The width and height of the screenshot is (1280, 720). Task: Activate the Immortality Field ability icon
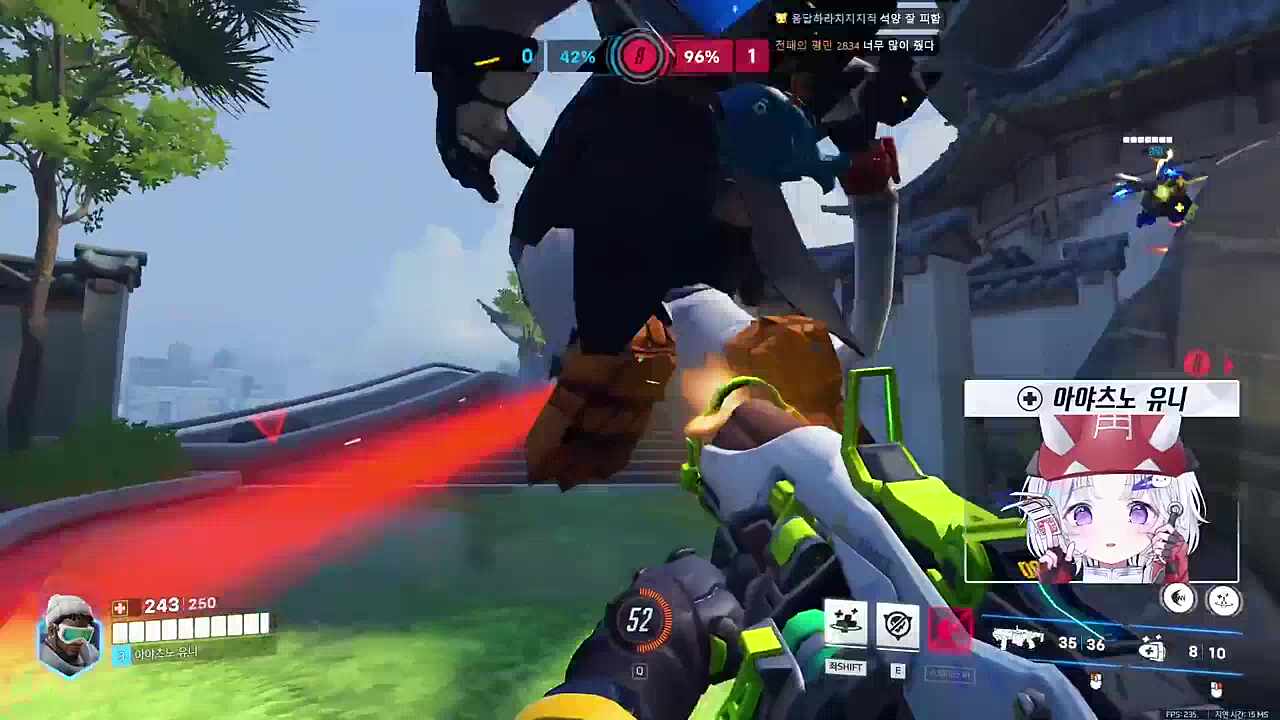point(897,626)
